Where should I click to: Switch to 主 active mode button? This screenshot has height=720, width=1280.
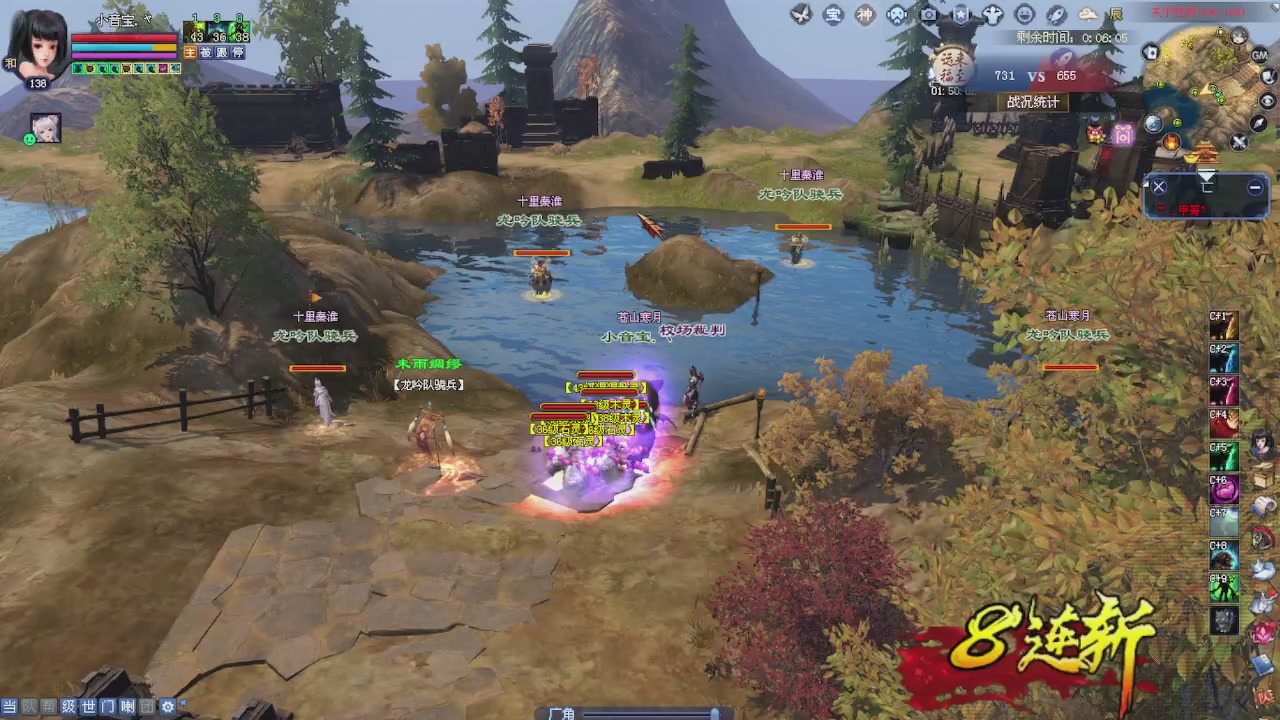coord(190,52)
